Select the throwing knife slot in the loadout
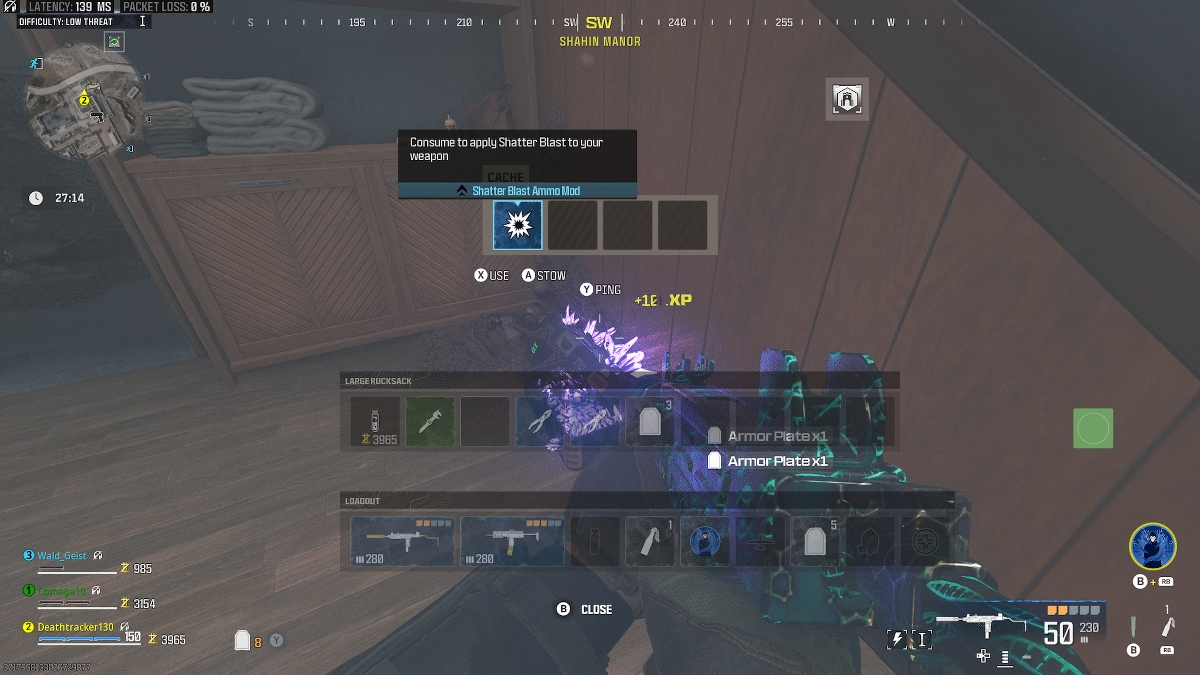This screenshot has width=1200, height=675. pos(650,541)
